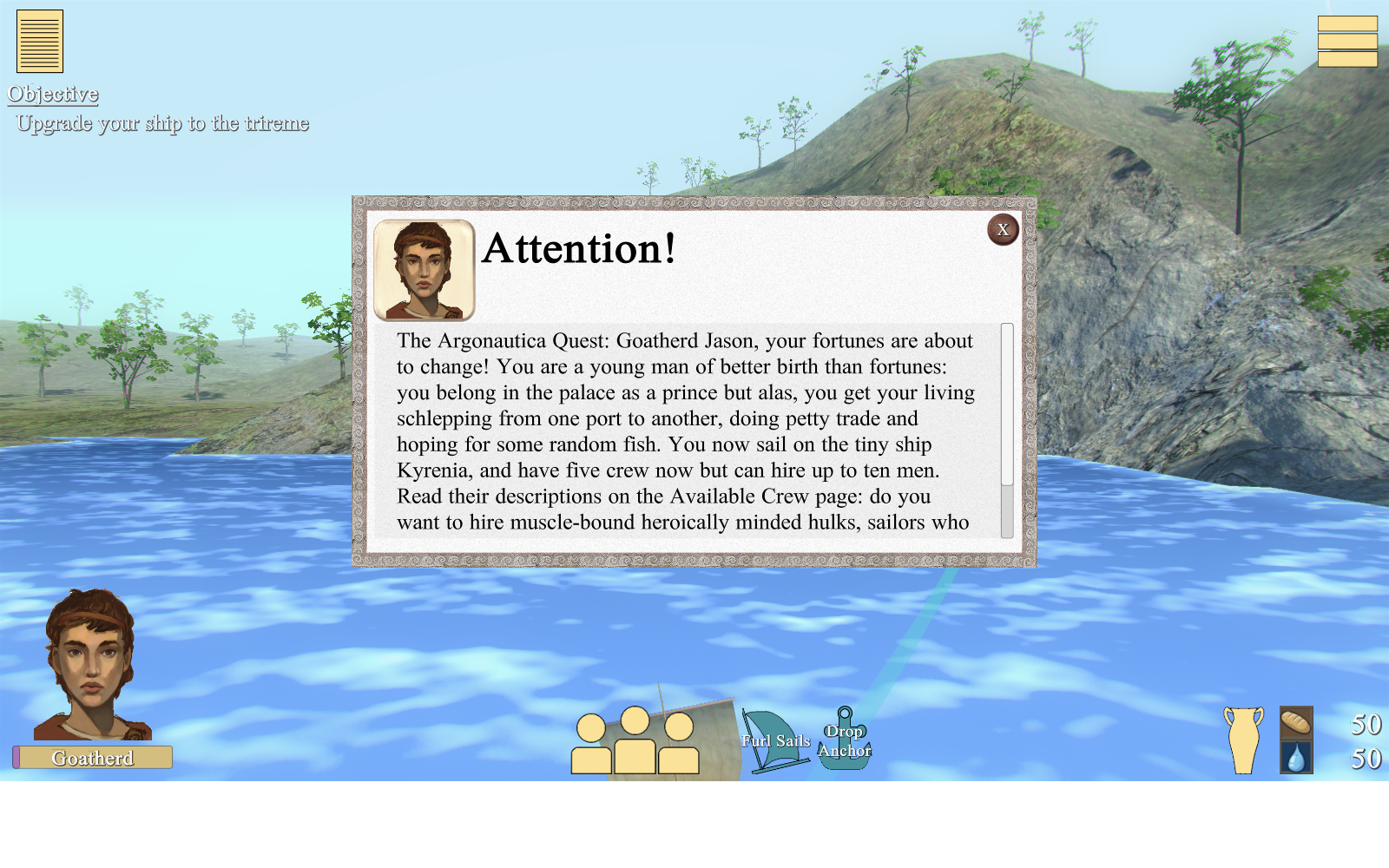Click the water droplet supply icon
This screenshot has height=868, width=1389.
point(1296,758)
